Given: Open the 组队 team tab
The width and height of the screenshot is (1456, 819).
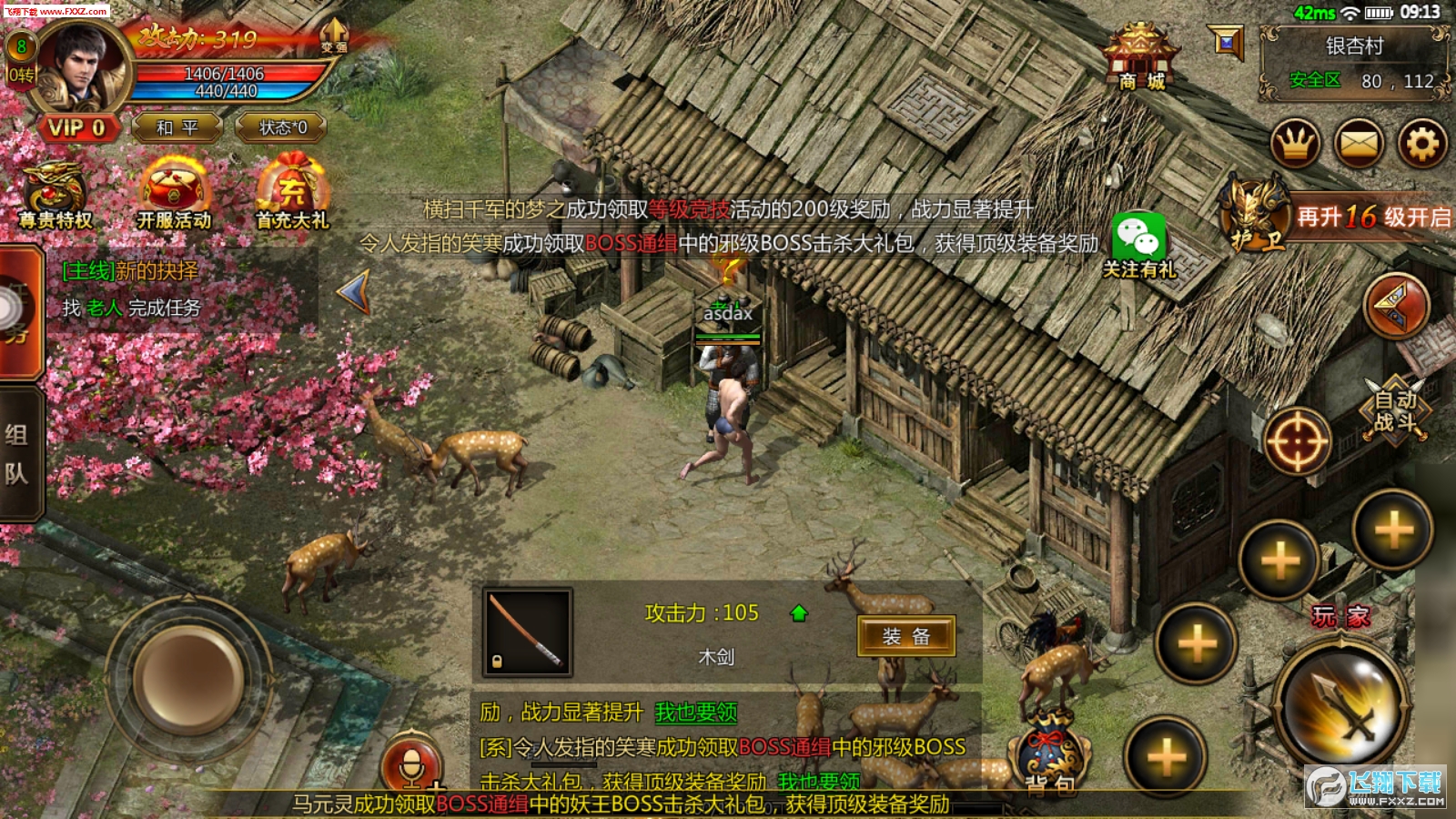Looking at the screenshot, I should pos(18,453).
